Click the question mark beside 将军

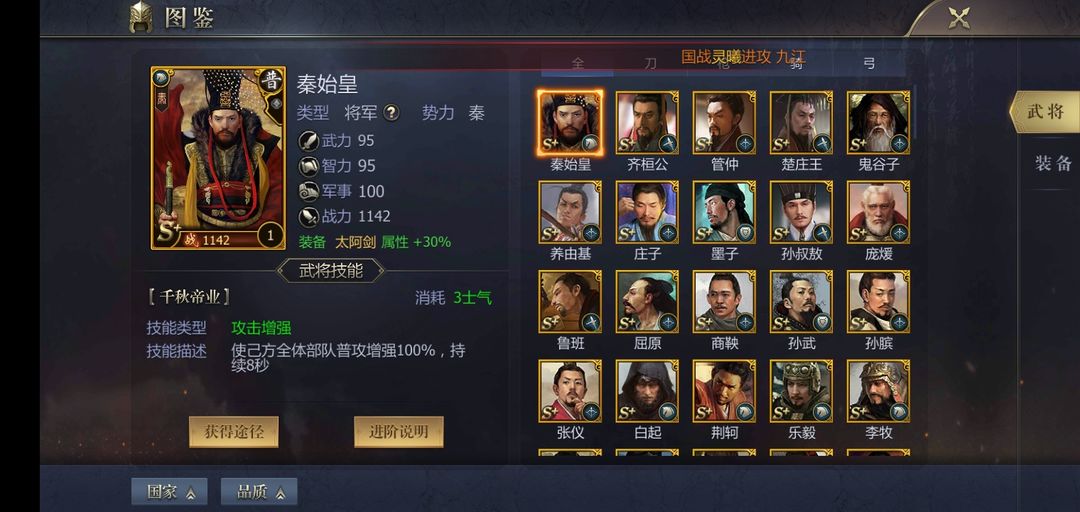(x=391, y=113)
